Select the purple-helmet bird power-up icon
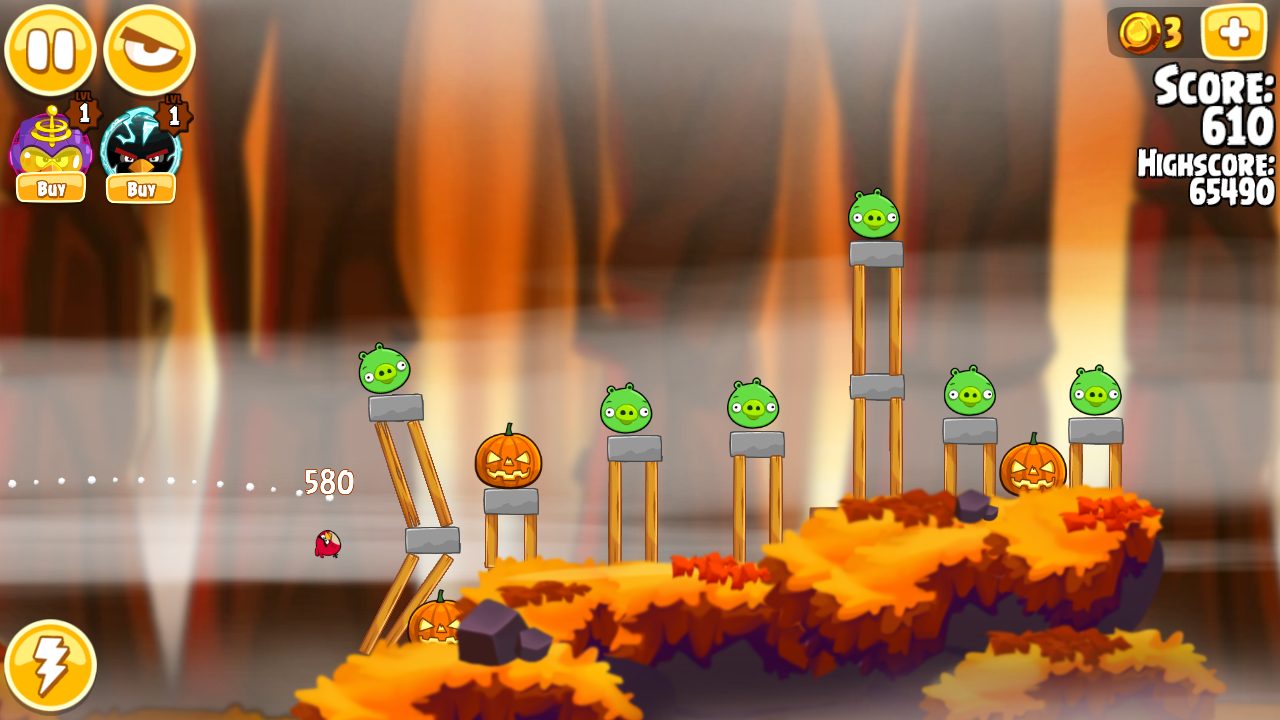 coord(49,144)
